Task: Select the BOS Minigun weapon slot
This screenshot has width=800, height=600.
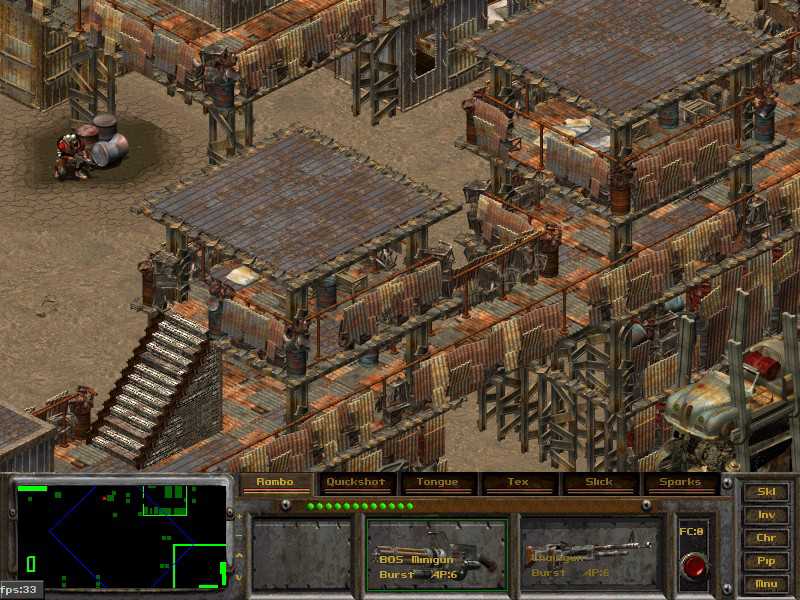Action: click(436, 553)
